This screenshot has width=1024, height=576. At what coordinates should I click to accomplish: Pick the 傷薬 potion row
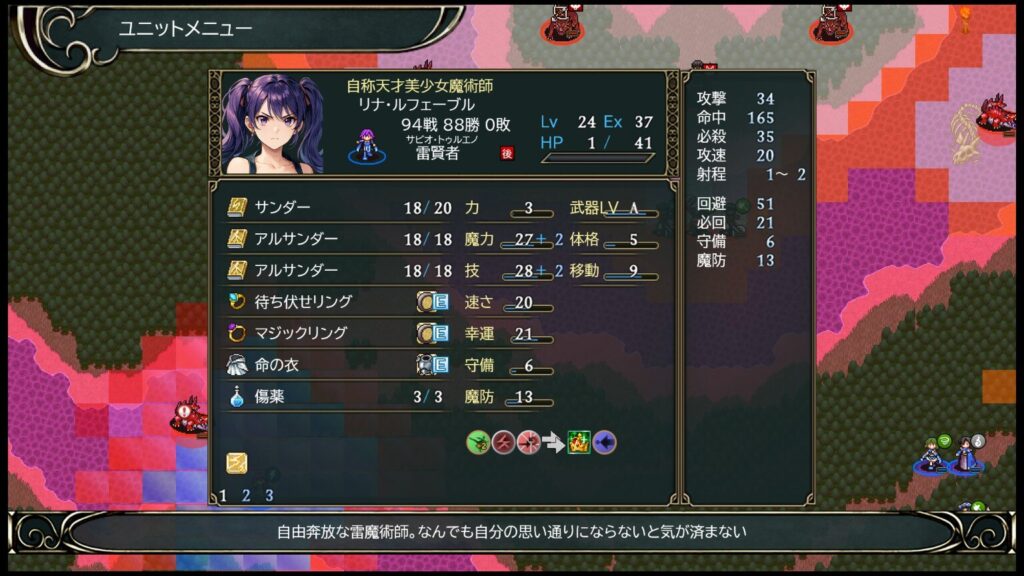coord(269,397)
